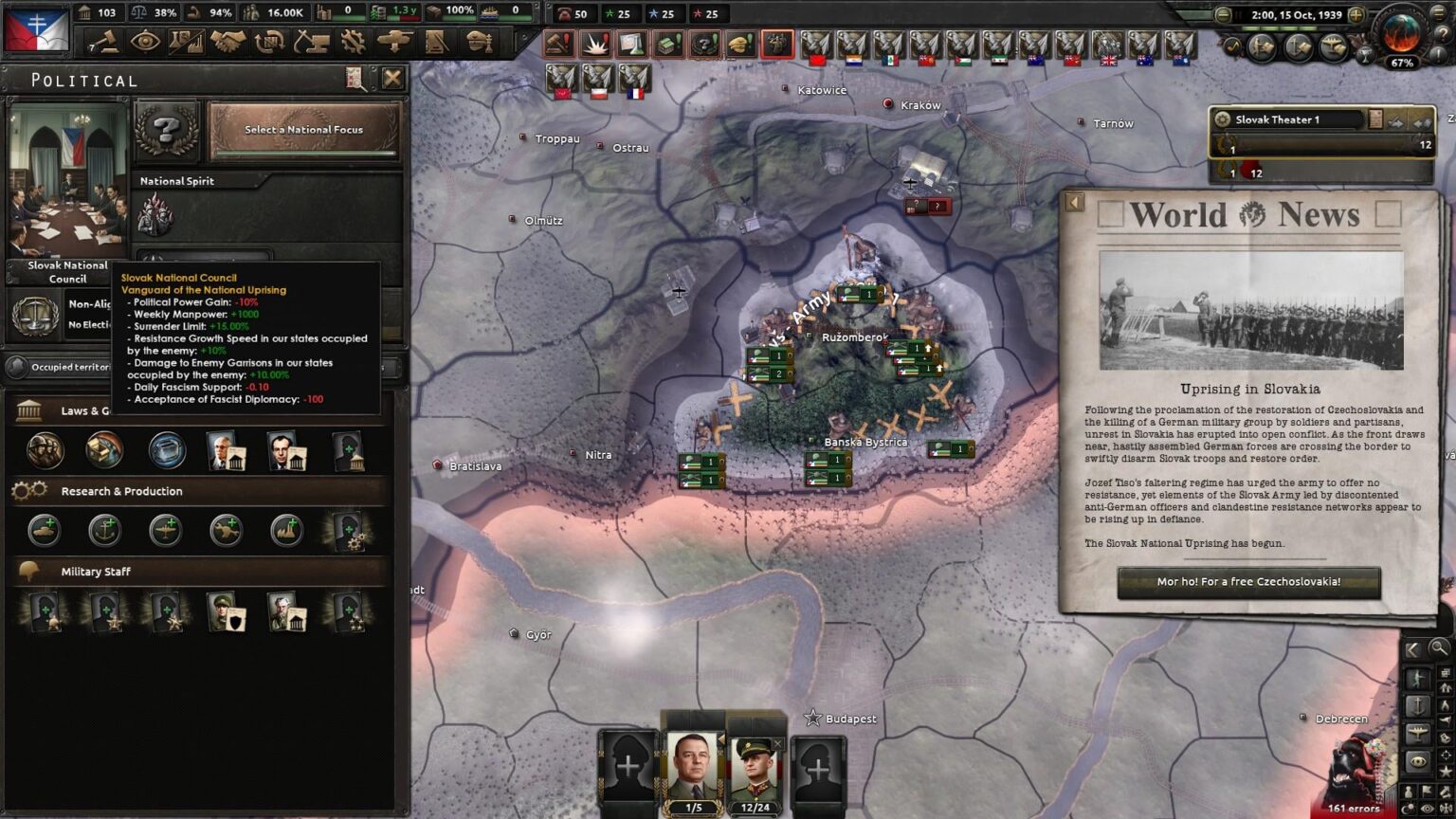Toggle the air units view in Slovak Theater 1
Screen dimensions: 1456x819
(x=1395, y=119)
